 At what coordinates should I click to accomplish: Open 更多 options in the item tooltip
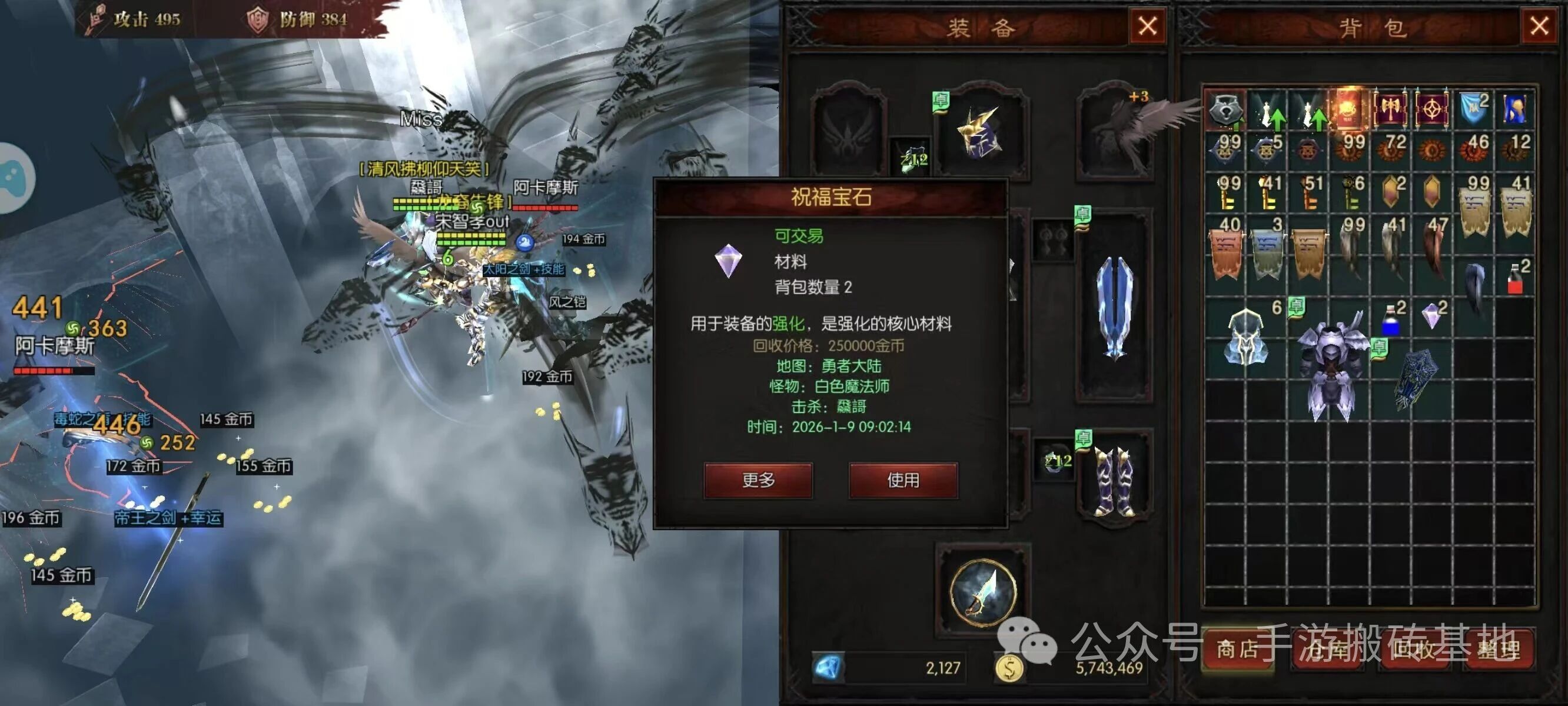[758, 480]
